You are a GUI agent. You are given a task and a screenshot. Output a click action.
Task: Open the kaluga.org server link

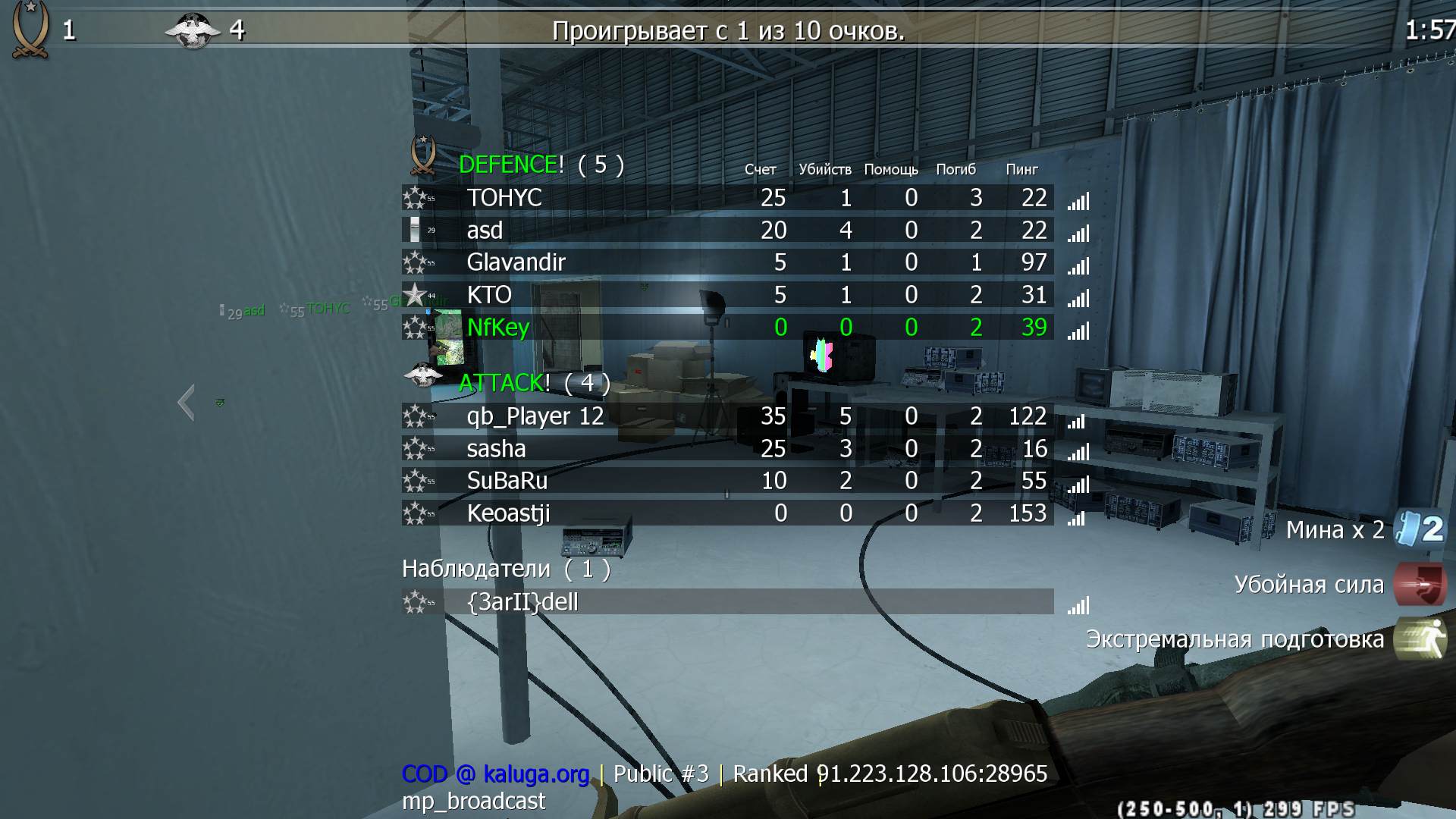click(x=535, y=774)
